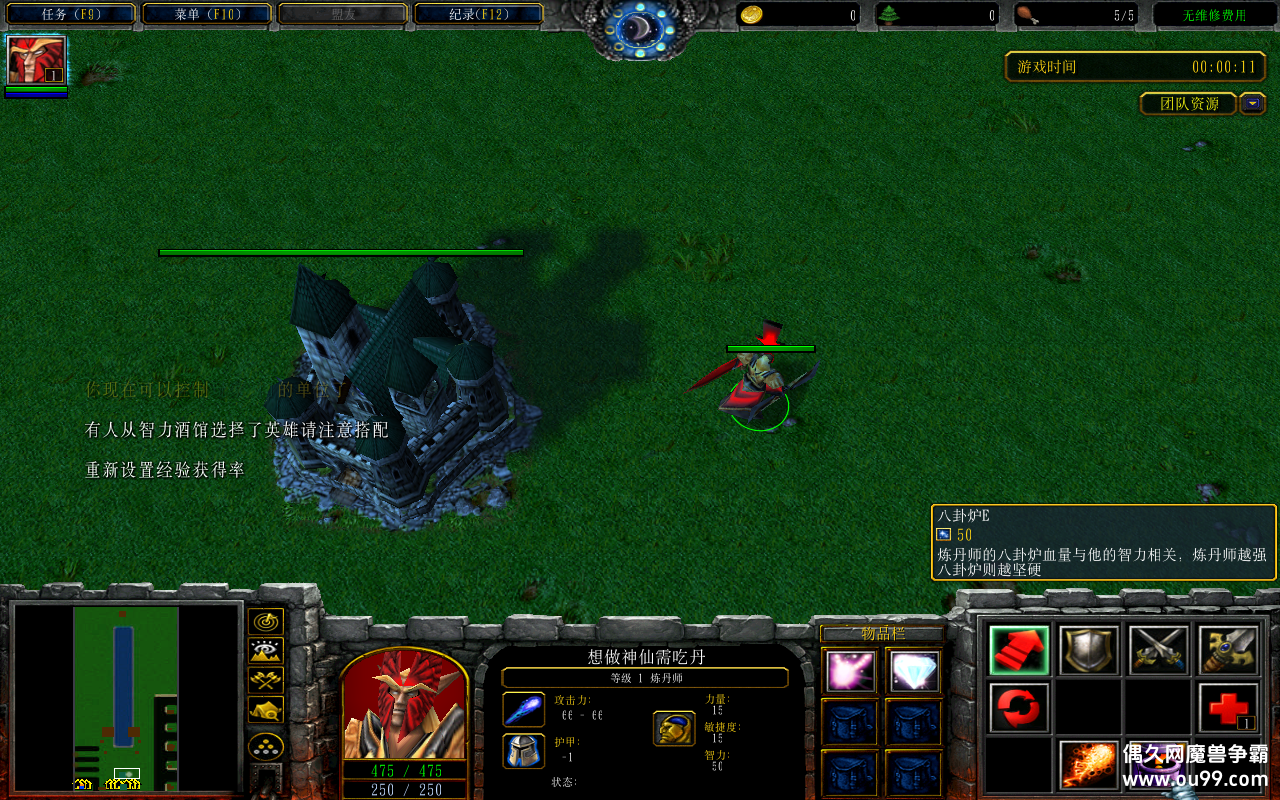Activate the minimap signal ping button
Image resolution: width=1280 pixels, height=800 pixels.
(265, 622)
